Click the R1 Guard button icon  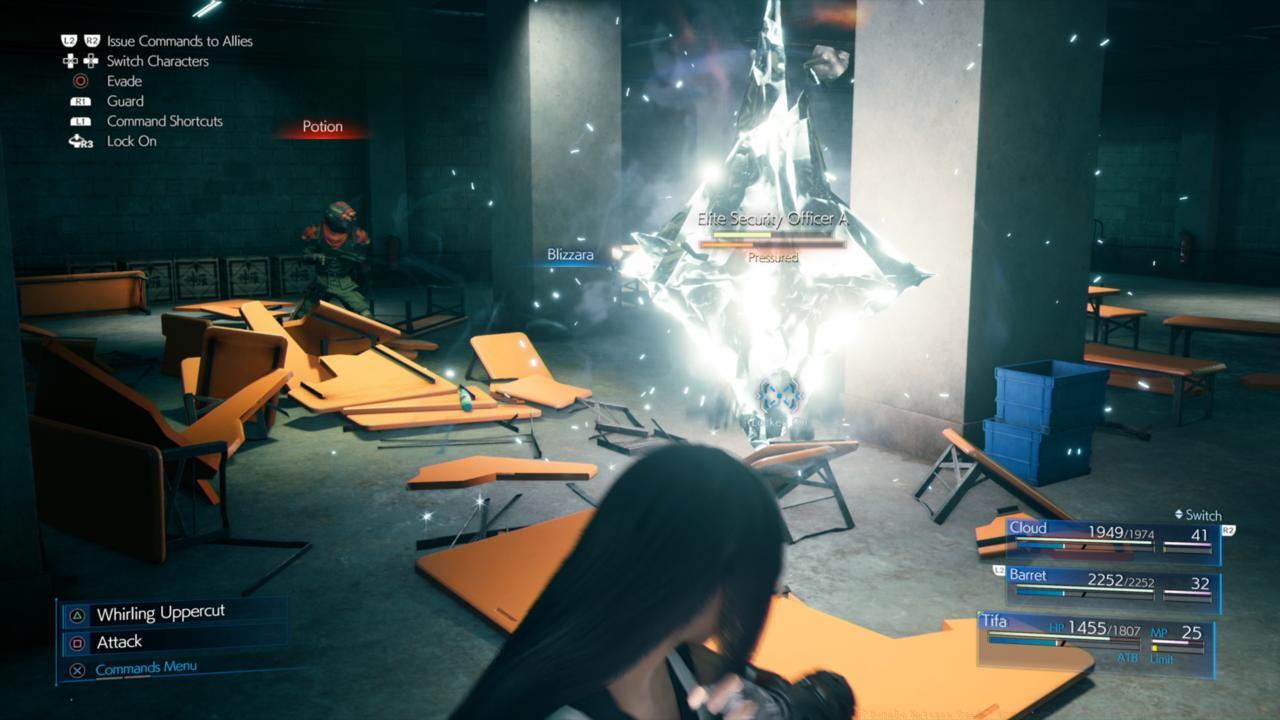coord(81,101)
